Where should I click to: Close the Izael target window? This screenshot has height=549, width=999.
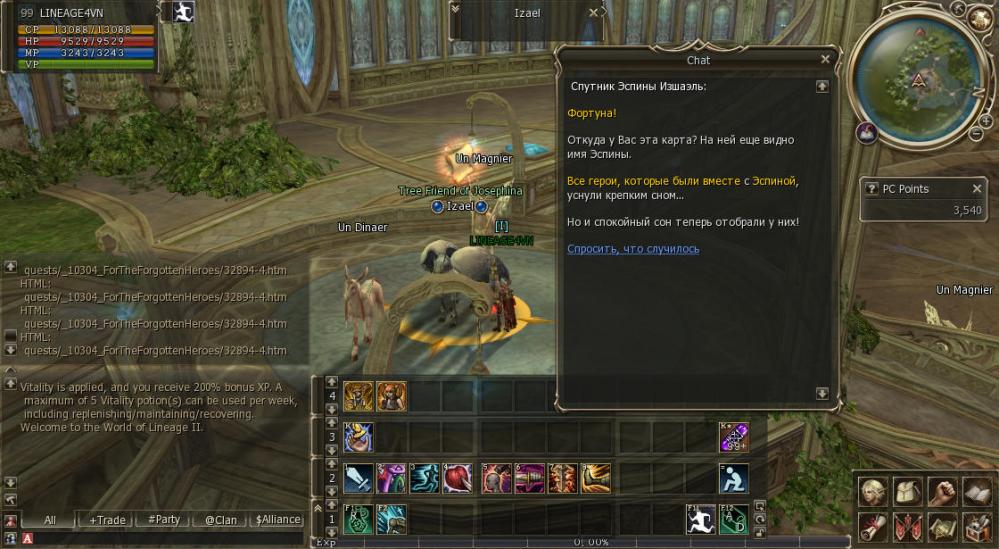pyautogui.click(x=594, y=13)
